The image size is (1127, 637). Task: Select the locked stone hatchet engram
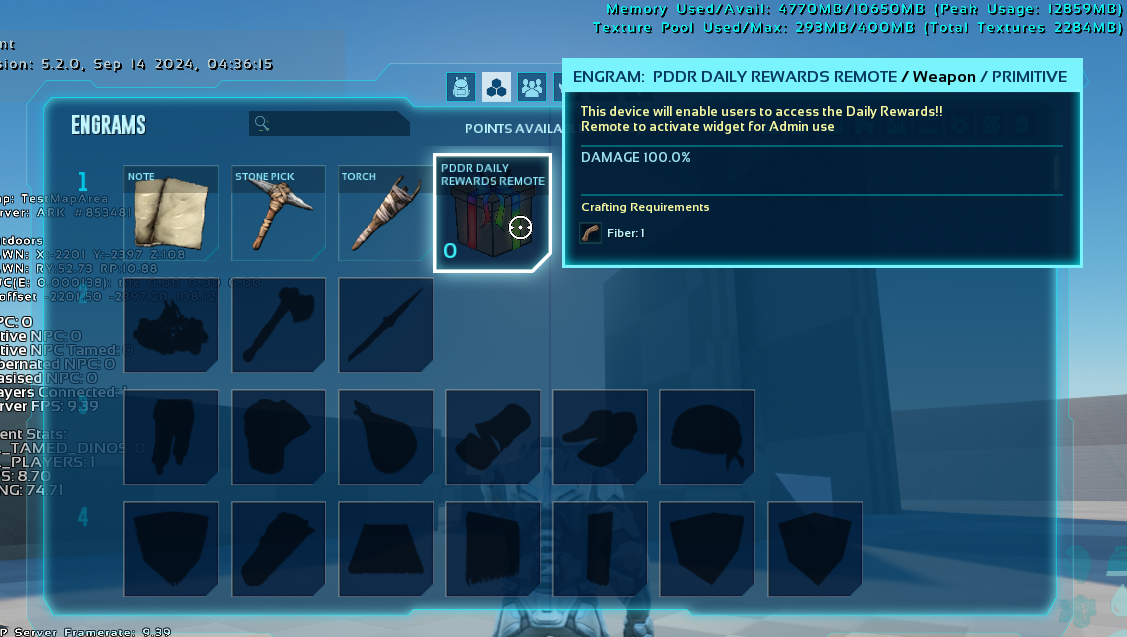(x=278, y=325)
